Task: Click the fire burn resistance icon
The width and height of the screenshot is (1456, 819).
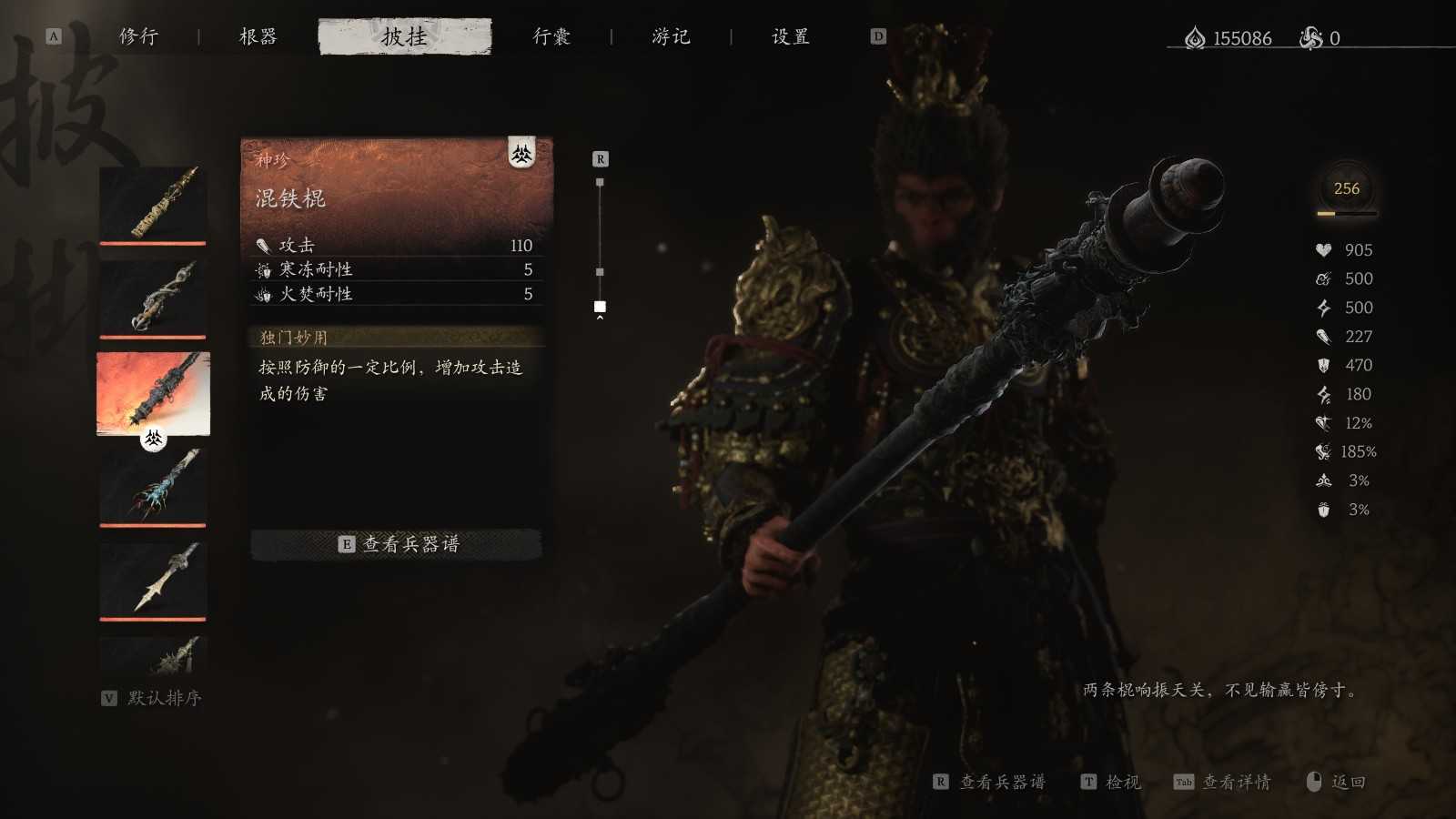Action: 265,294
